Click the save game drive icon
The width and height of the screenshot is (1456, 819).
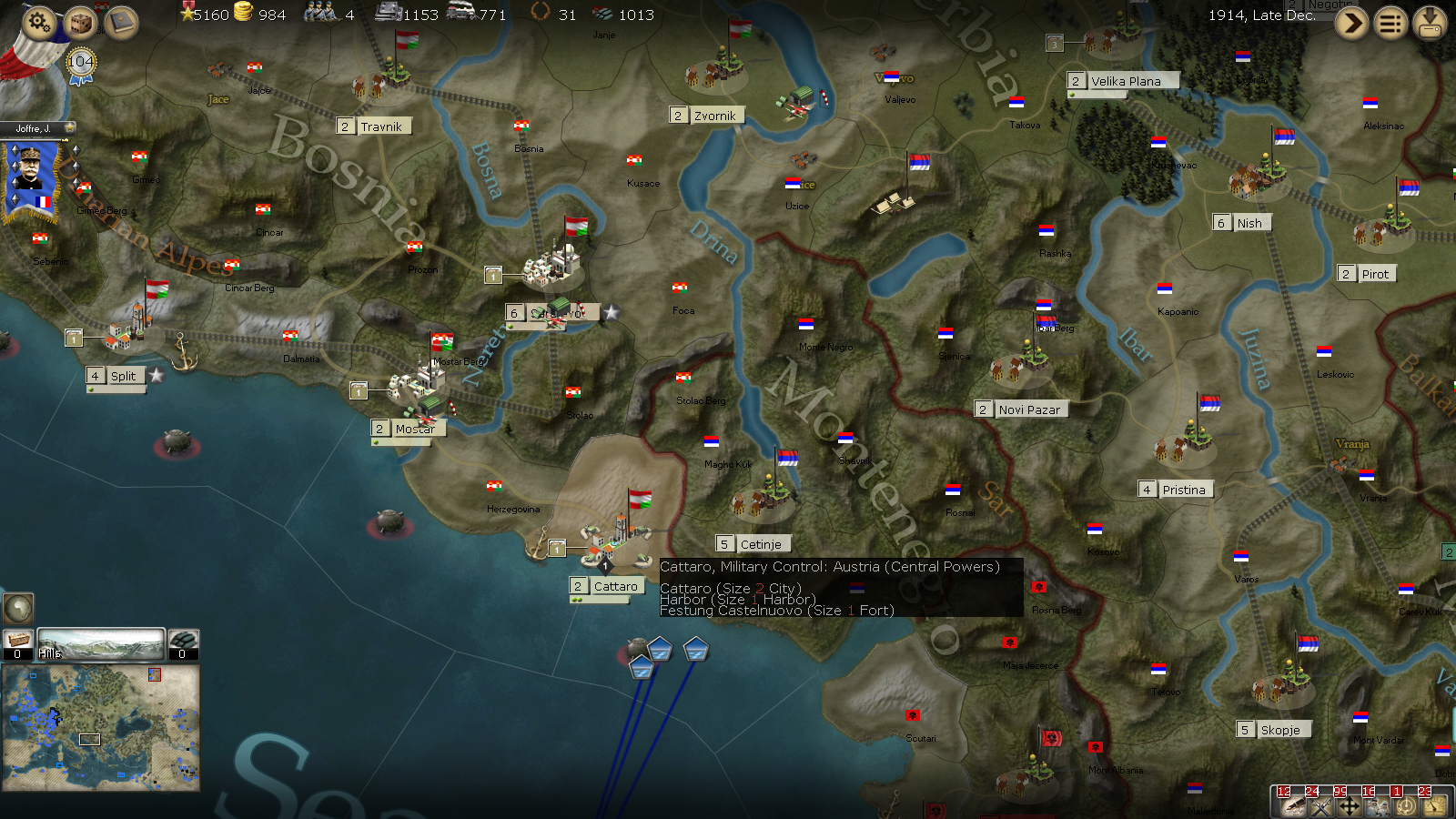click(1430, 22)
